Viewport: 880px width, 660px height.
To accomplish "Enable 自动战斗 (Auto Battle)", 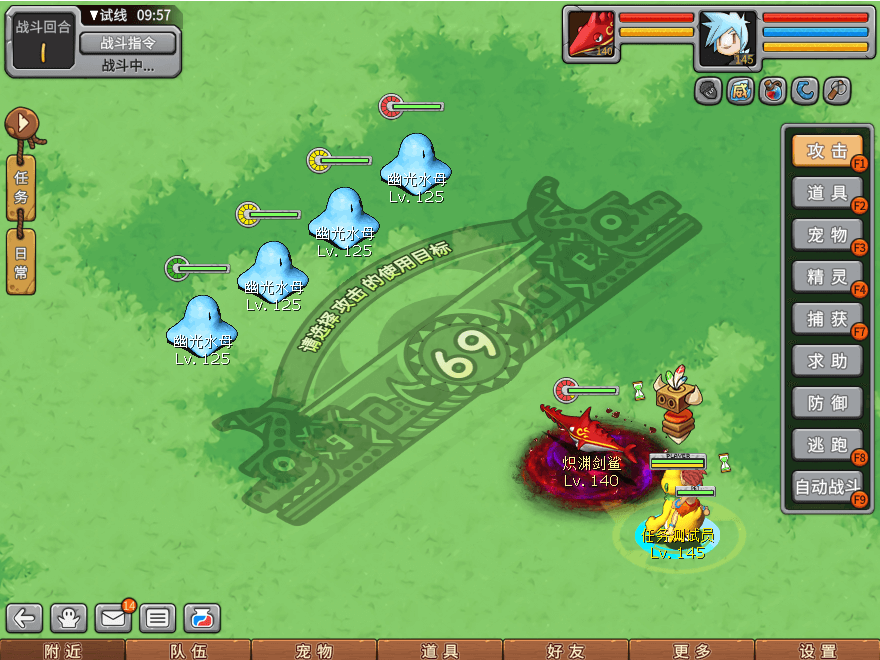I will click(x=827, y=488).
